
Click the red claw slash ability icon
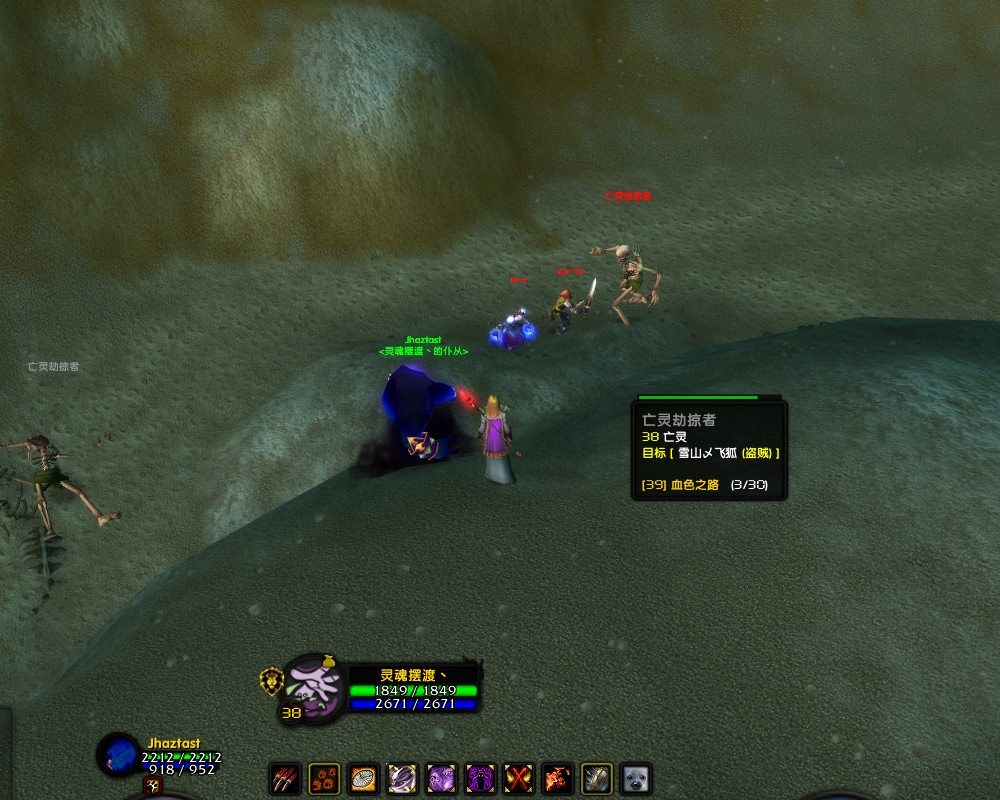click(285, 778)
